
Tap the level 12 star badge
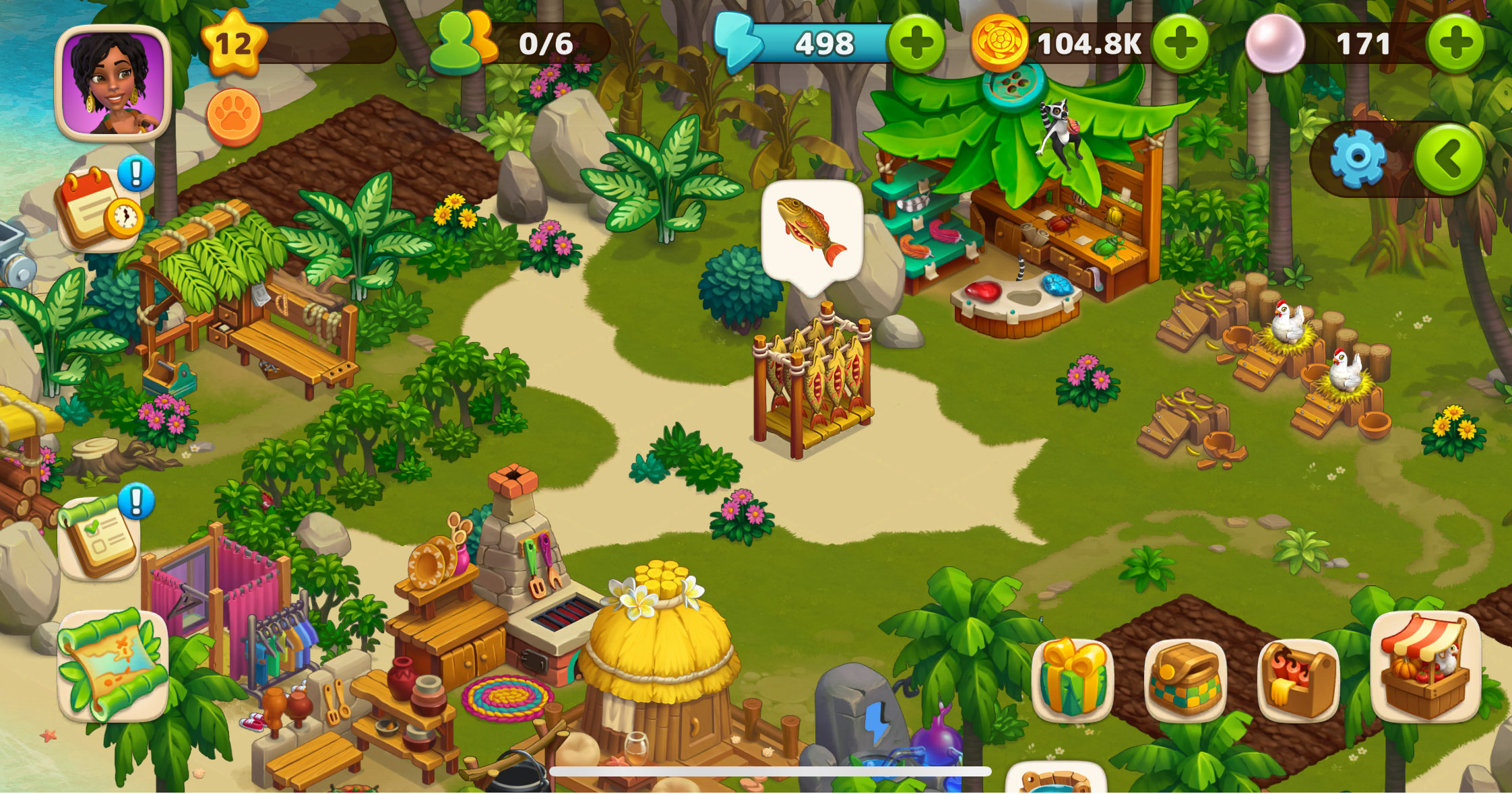coord(232,43)
